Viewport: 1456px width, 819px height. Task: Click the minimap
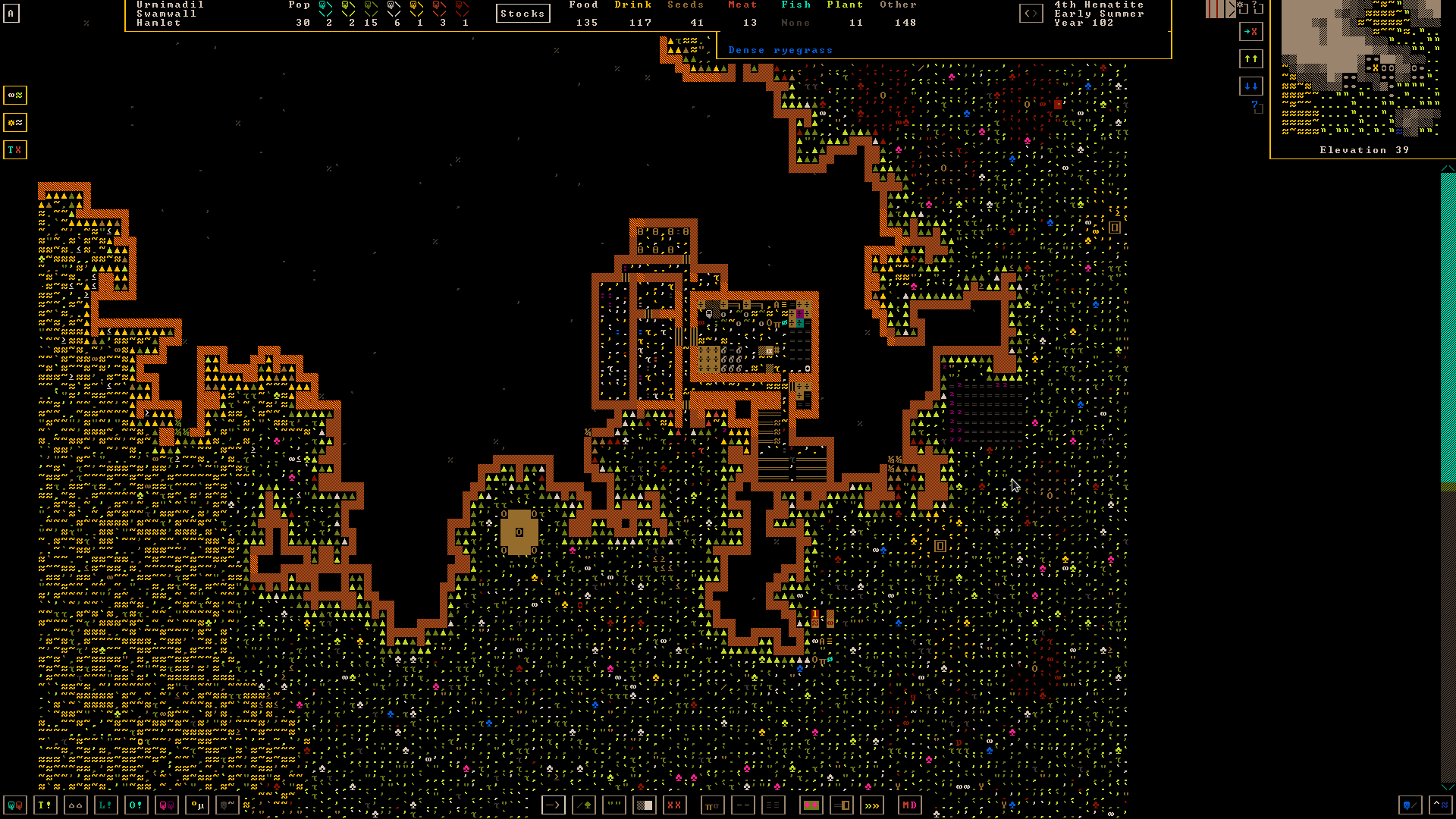point(1362,68)
